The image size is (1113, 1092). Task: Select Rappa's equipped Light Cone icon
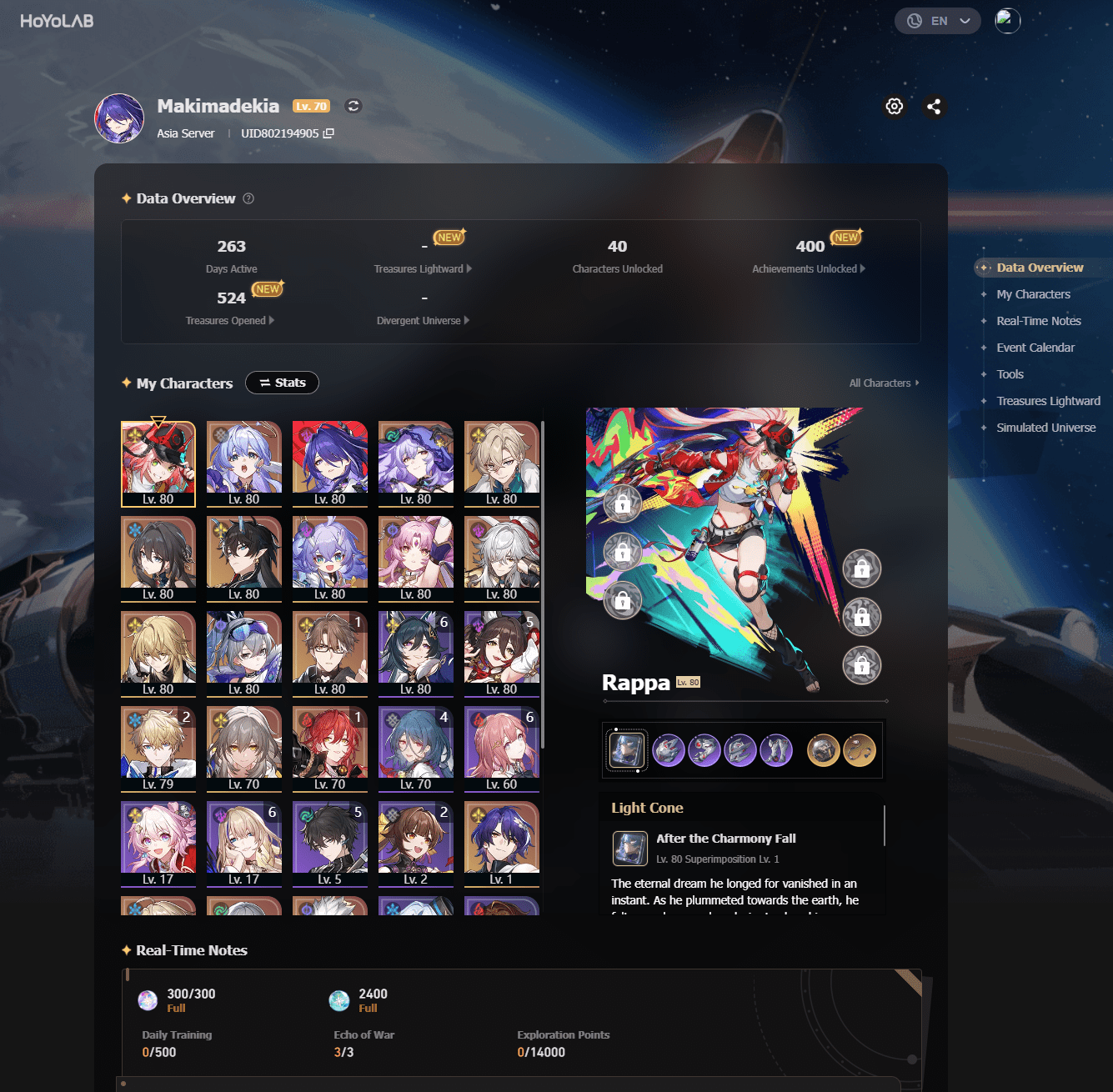tap(627, 749)
